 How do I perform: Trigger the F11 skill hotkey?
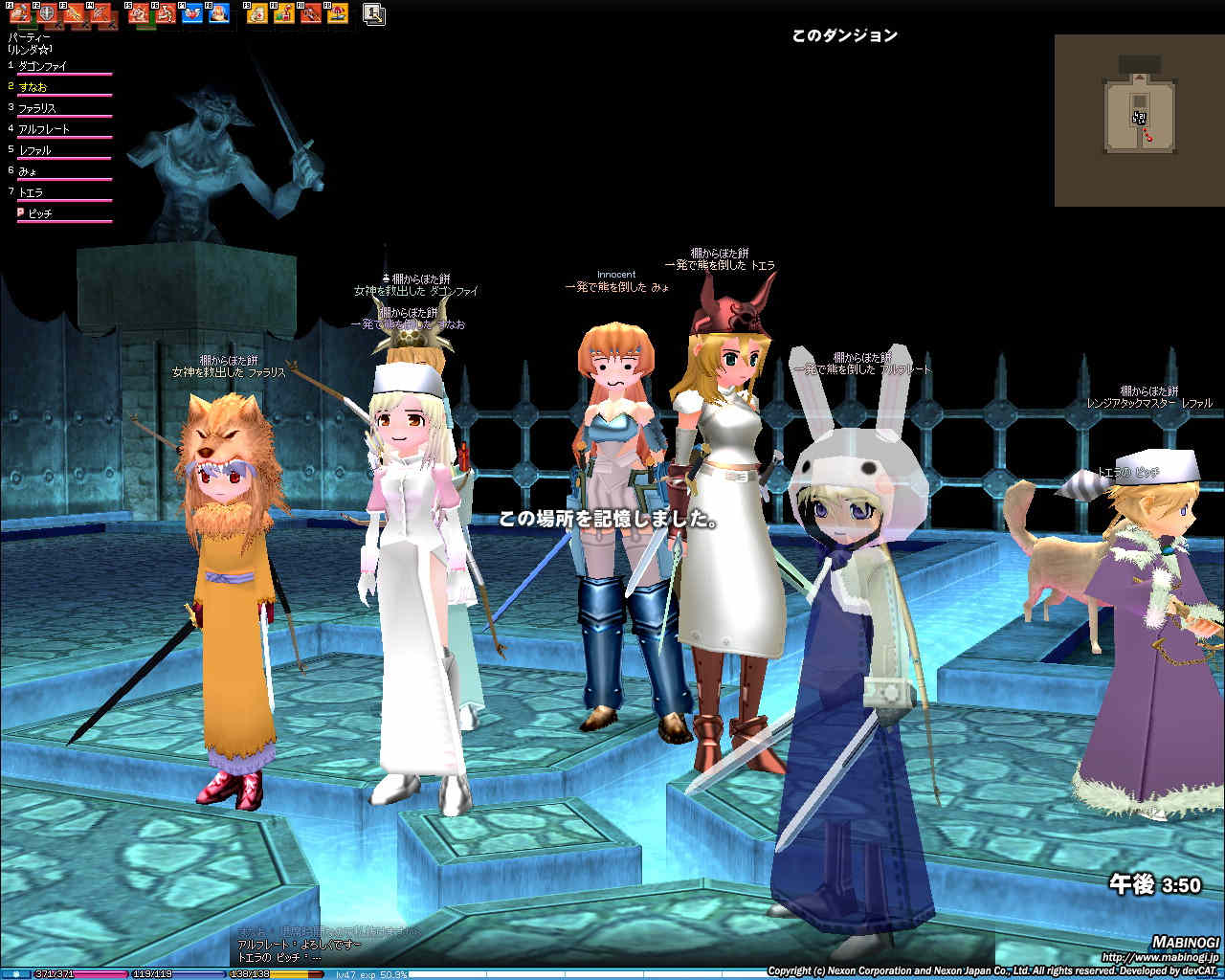coord(311,13)
